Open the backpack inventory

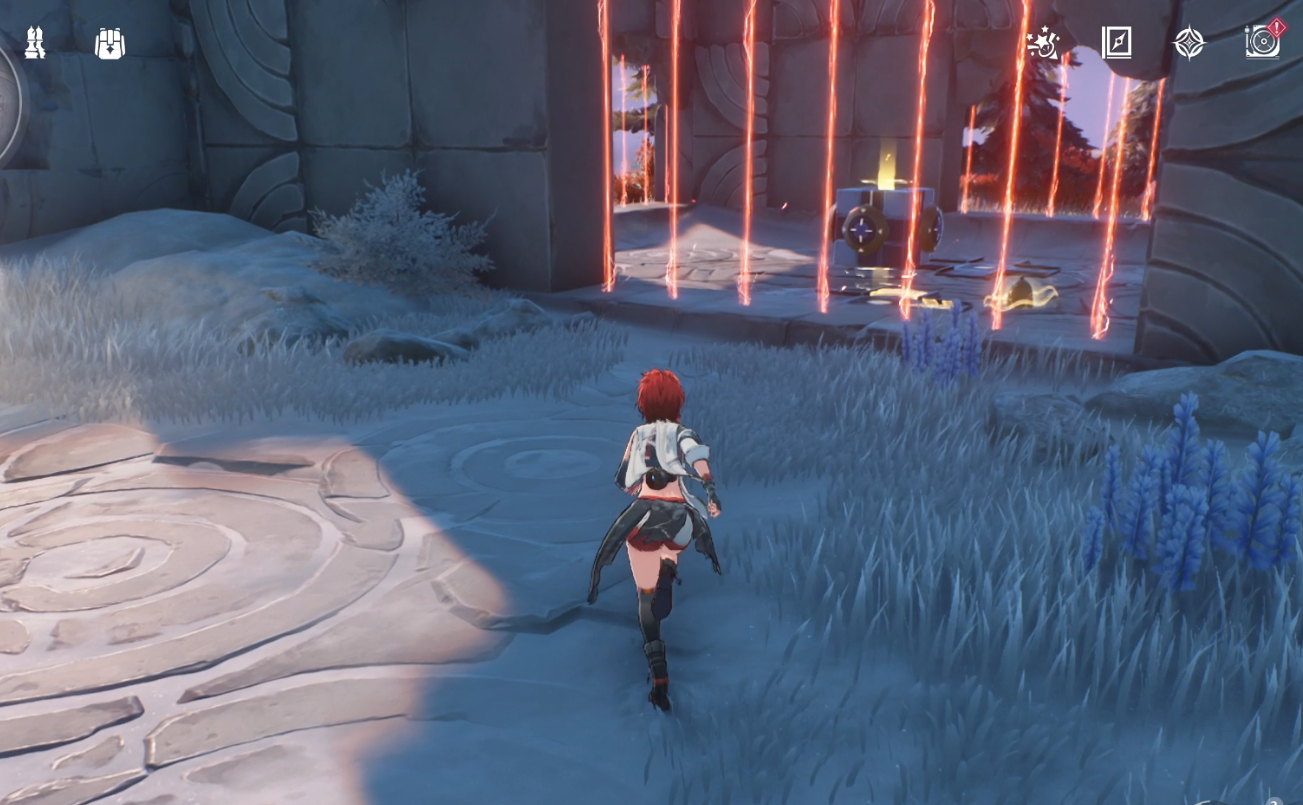pyautogui.click(x=110, y=42)
